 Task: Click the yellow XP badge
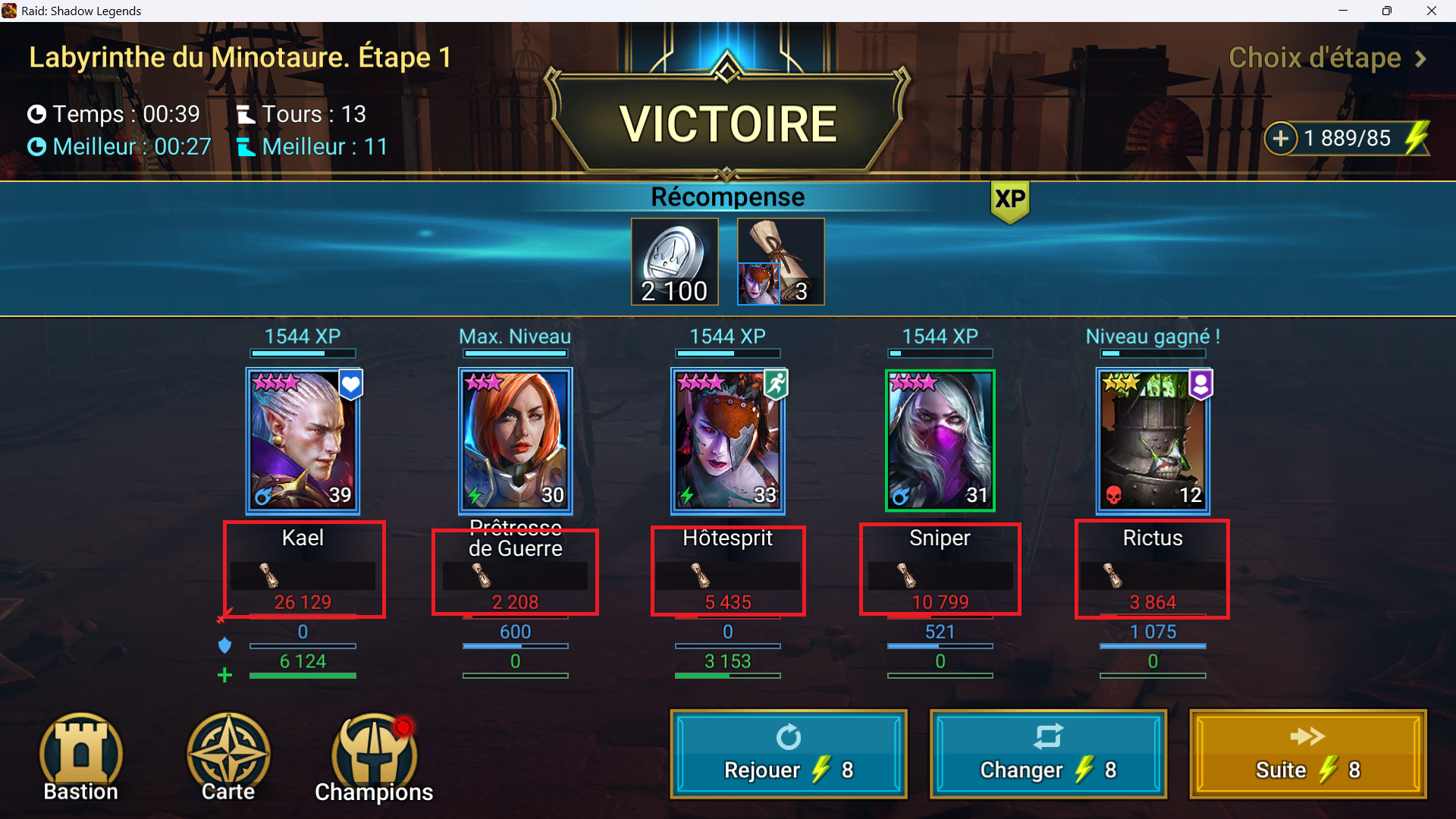1010,200
